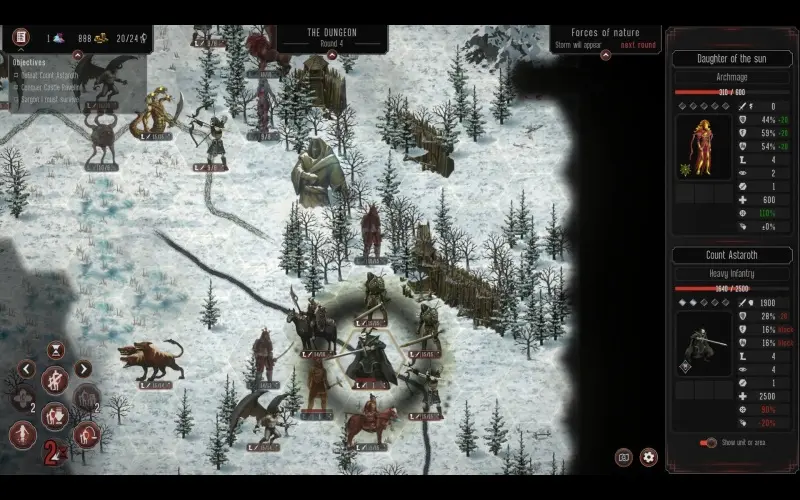This screenshot has height=500, width=800.
Task: Open the journal scroll icon menu
Action: (x=20, y=38)
